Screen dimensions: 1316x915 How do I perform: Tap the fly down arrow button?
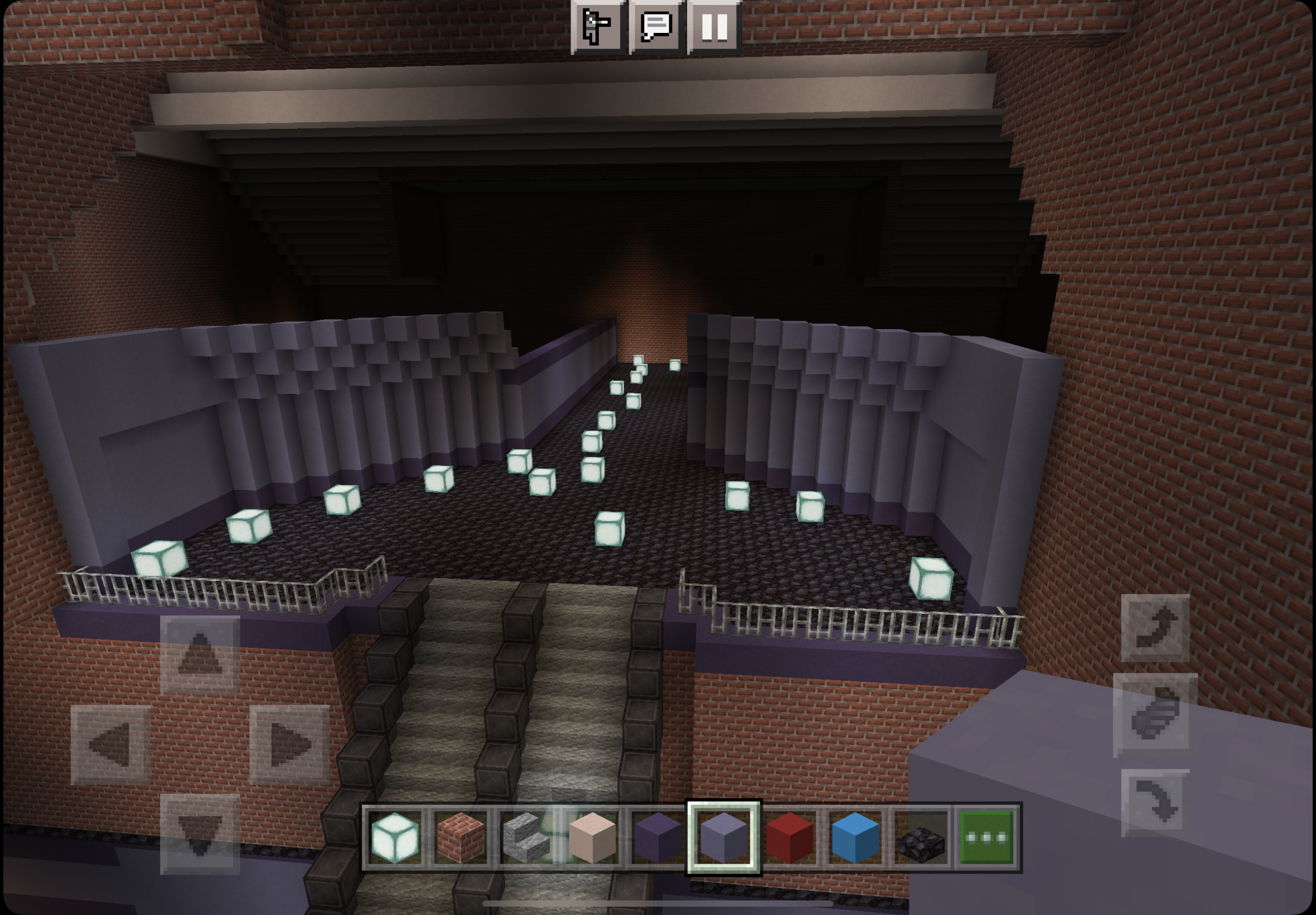1154,803
